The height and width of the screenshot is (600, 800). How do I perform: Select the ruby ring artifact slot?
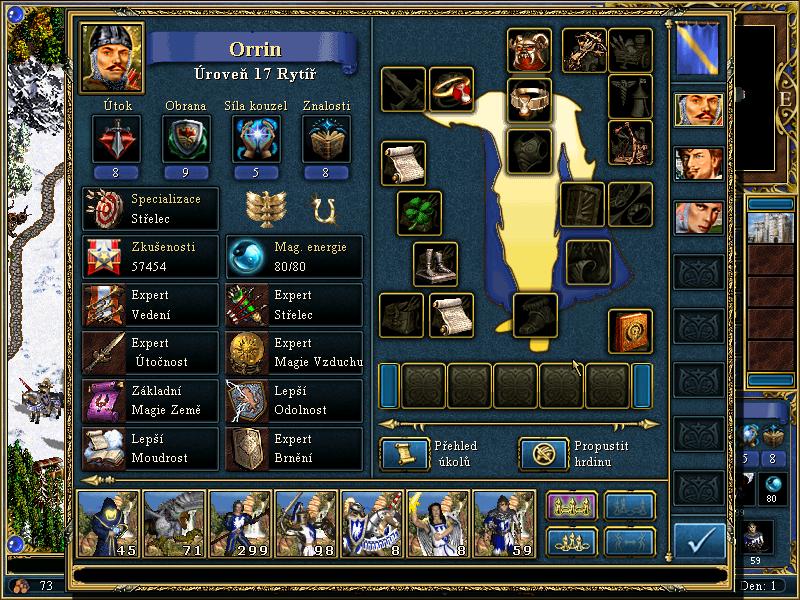pyautogui.click(x=451, y=90)
